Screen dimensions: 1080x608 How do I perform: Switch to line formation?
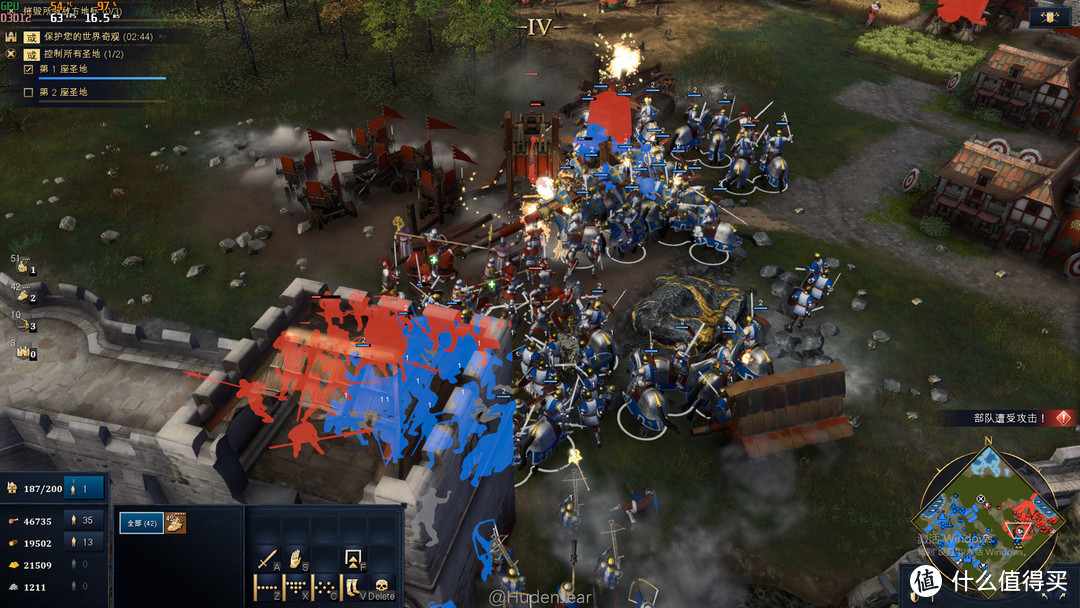(x=267, y=588)
